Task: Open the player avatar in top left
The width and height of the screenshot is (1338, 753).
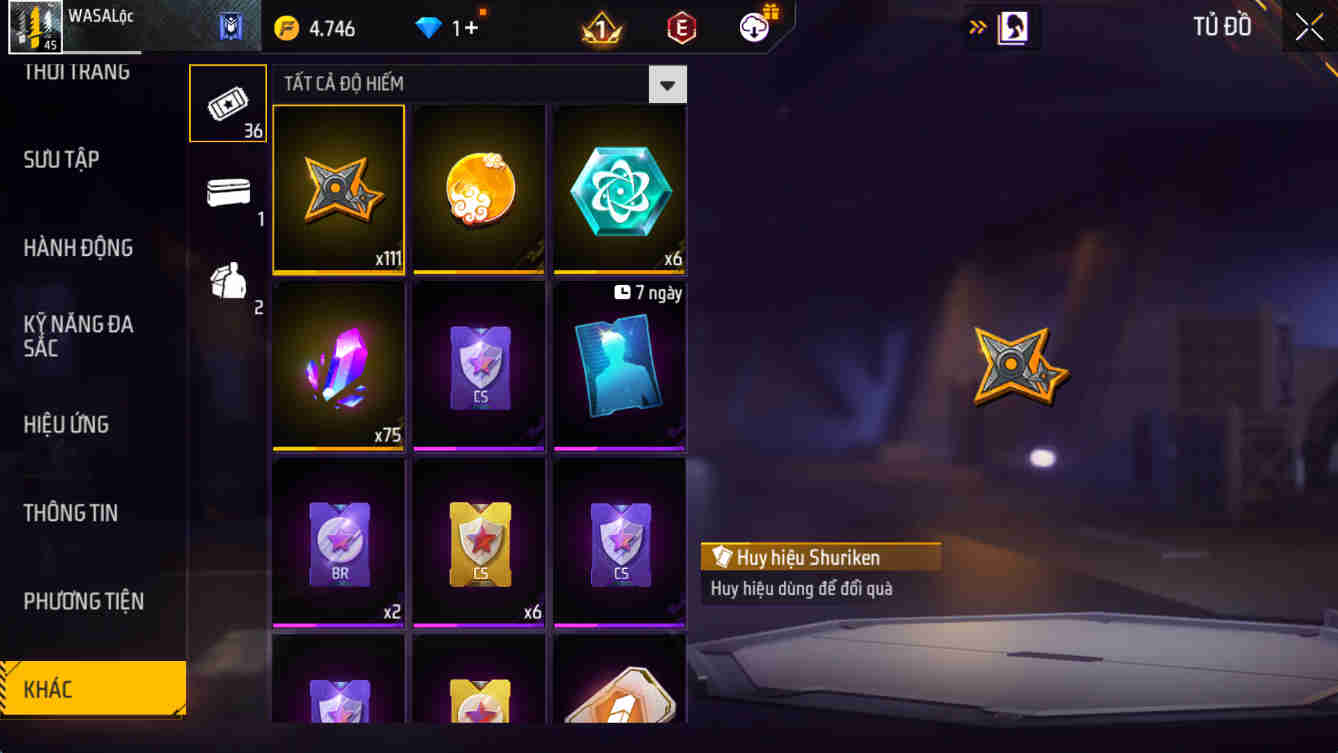Action: tap(35, 26)
